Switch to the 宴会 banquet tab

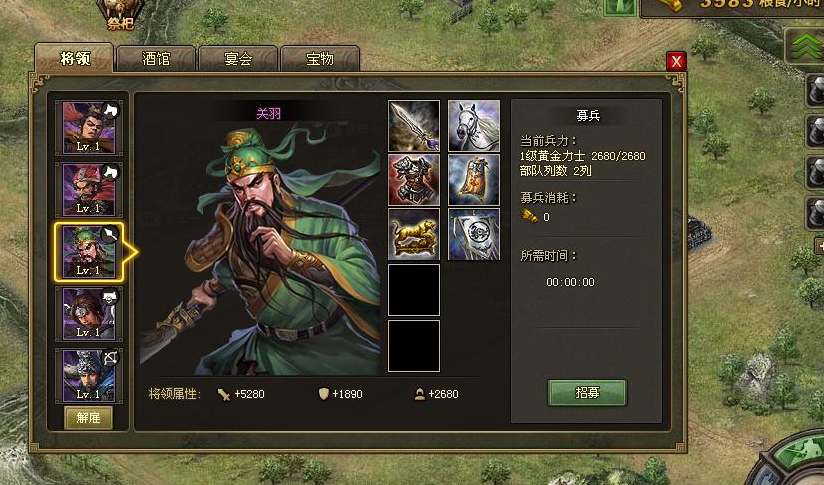(238, 59)
